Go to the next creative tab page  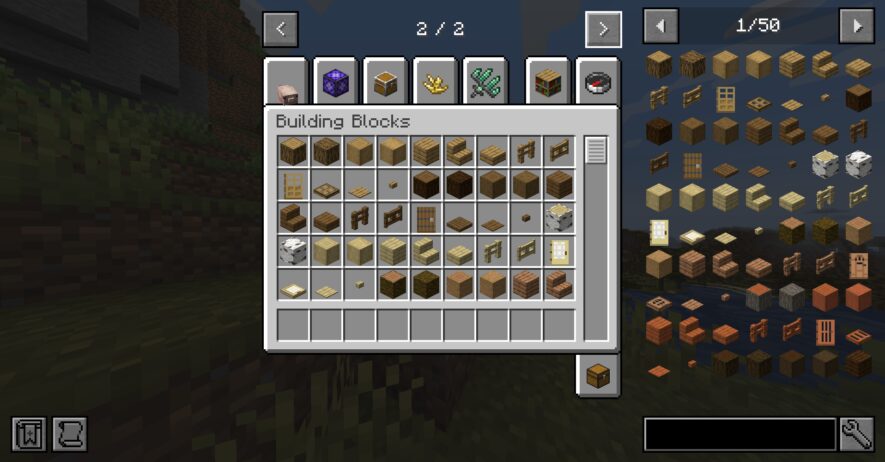(x=603, y=29)
